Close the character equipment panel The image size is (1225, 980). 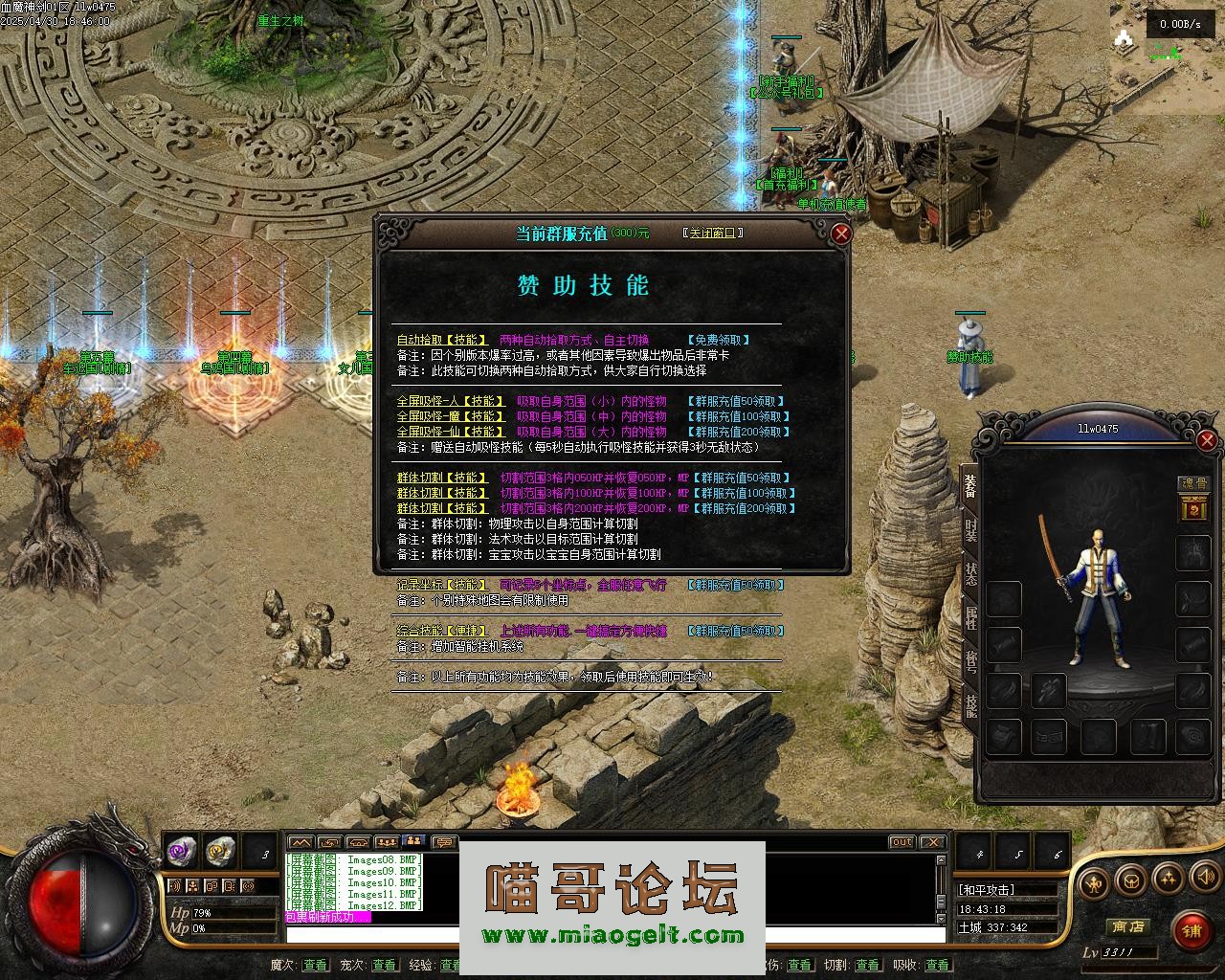(x=1206, y=440)
